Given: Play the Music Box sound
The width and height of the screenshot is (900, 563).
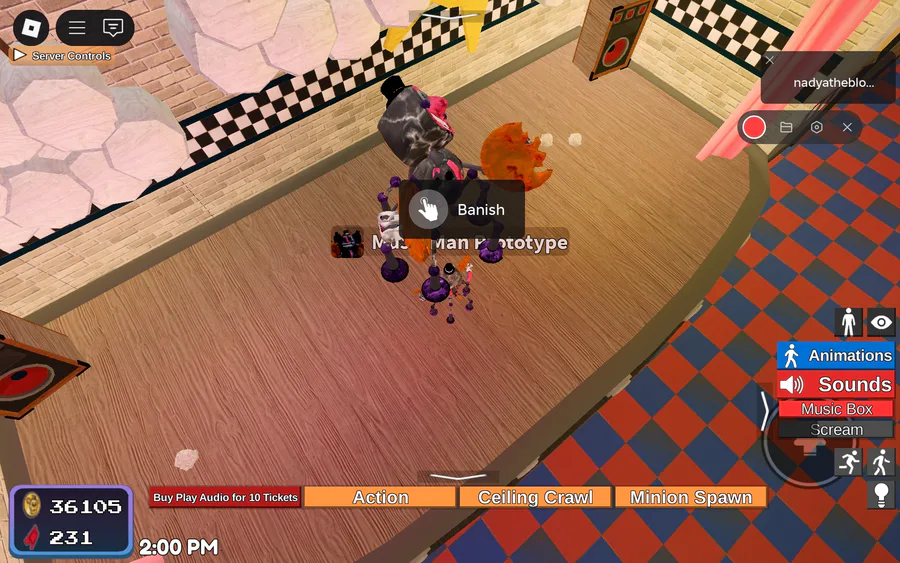Looking at the screenshot, I should pyautogui.click(x=836, y=409).
